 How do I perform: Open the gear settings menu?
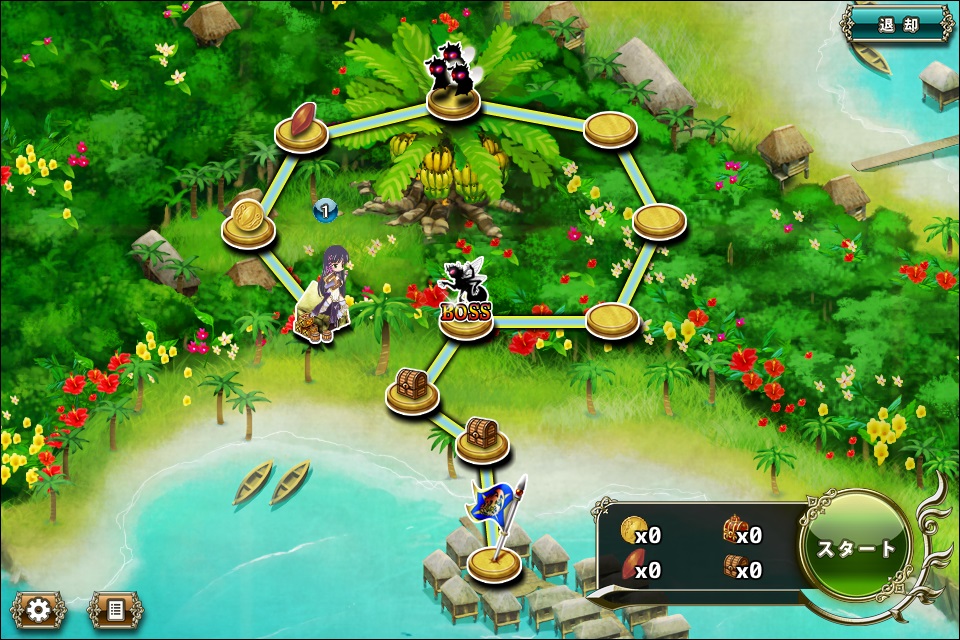(39, 608)
